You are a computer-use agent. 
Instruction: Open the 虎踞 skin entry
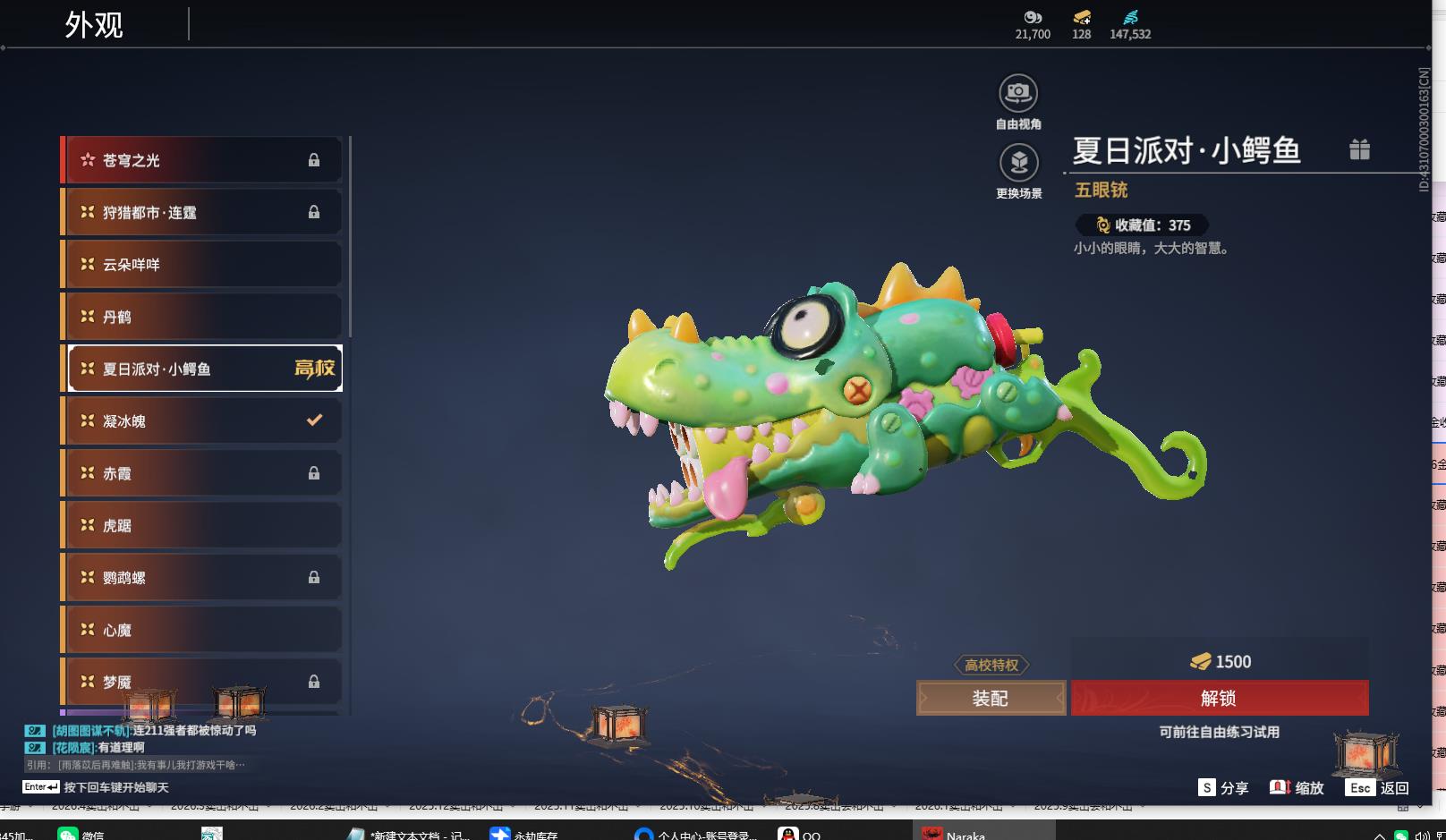click(x=203, y=525)
